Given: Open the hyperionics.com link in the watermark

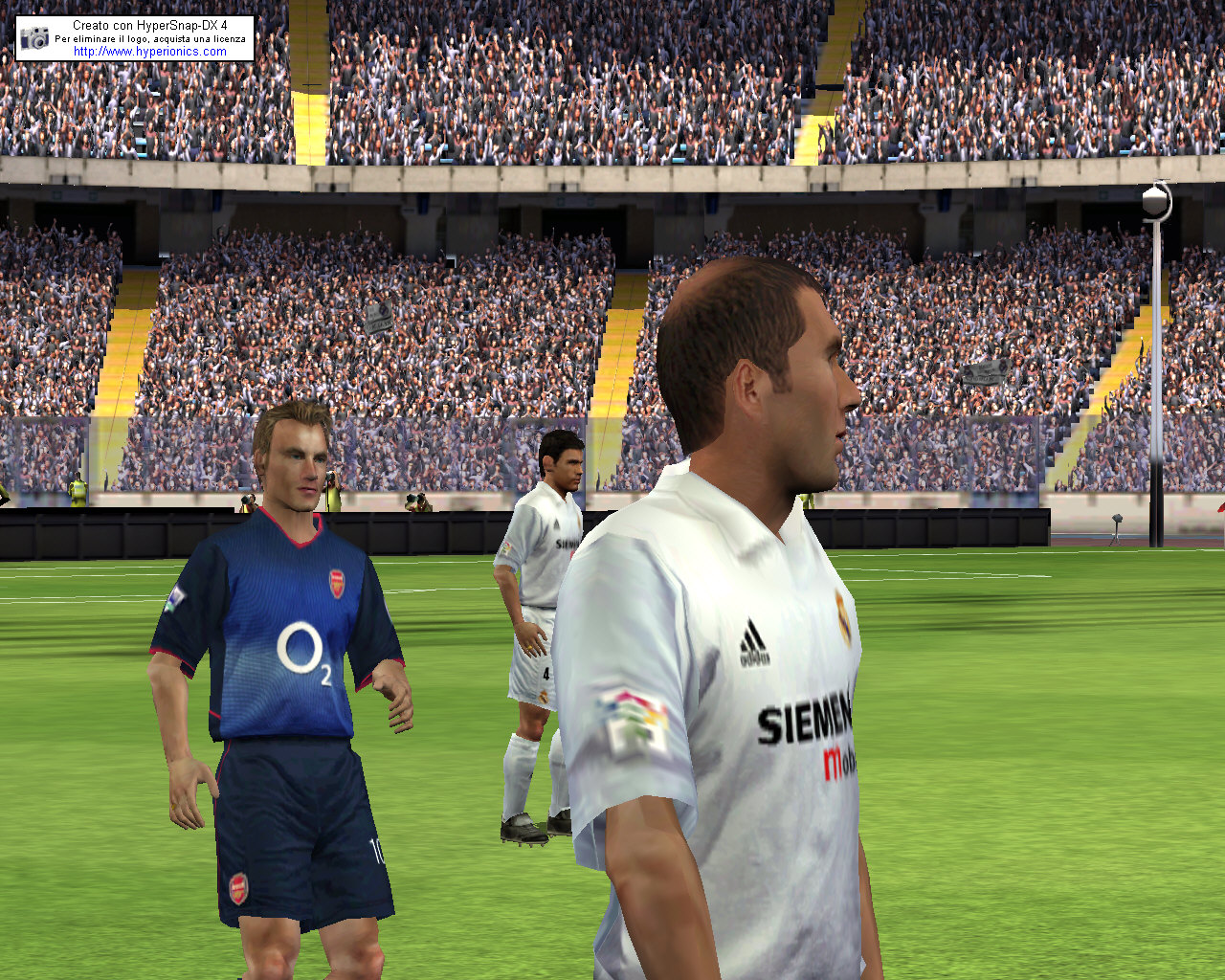Looking at the screenshot, I should [150, 52].
